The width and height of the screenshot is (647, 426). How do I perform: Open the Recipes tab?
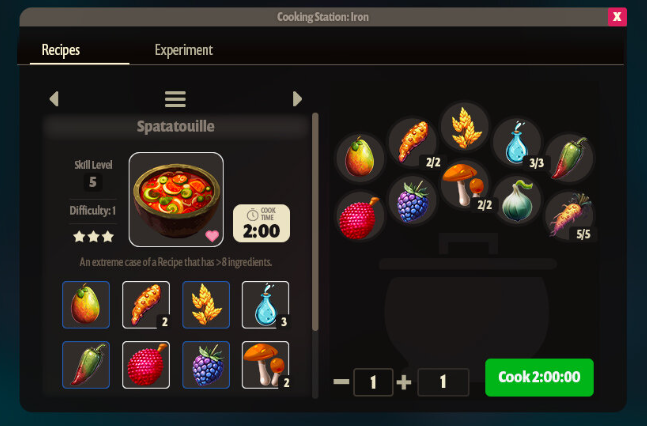(61, 50)
